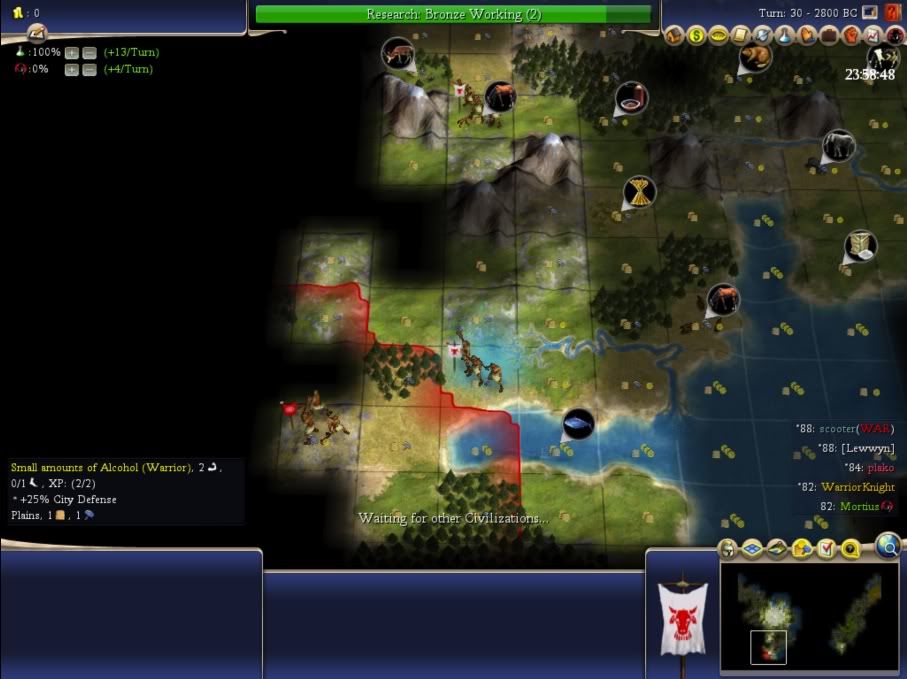Open the Foreign Advisor briefcase icon
907x679 pixels.
829,36
